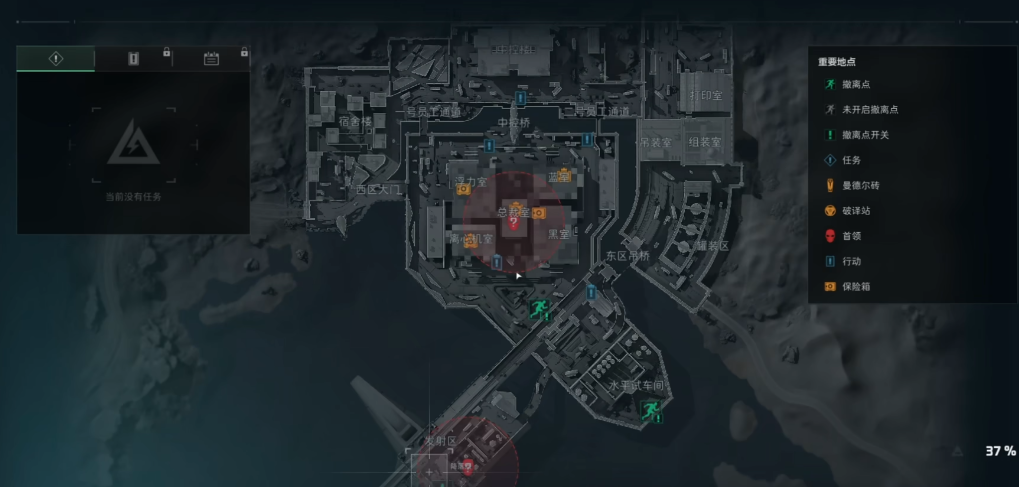Image resolution: width=1019 pixels, height=487 pixels.
Task: Click the safe marker at 离心机室
Action: (x=470, y=241)
